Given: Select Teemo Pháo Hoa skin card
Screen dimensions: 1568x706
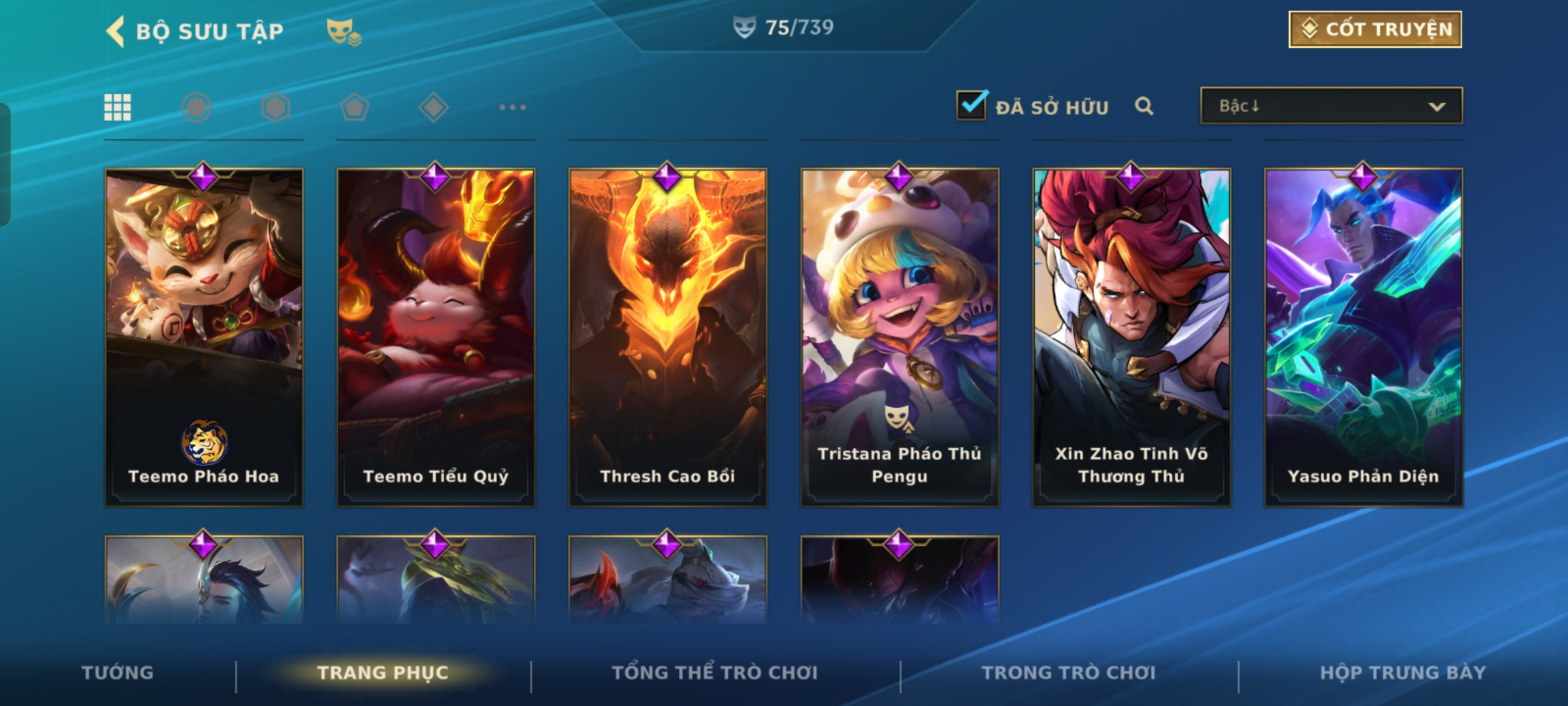Looking at the screenshot, I should click(204, 337).
